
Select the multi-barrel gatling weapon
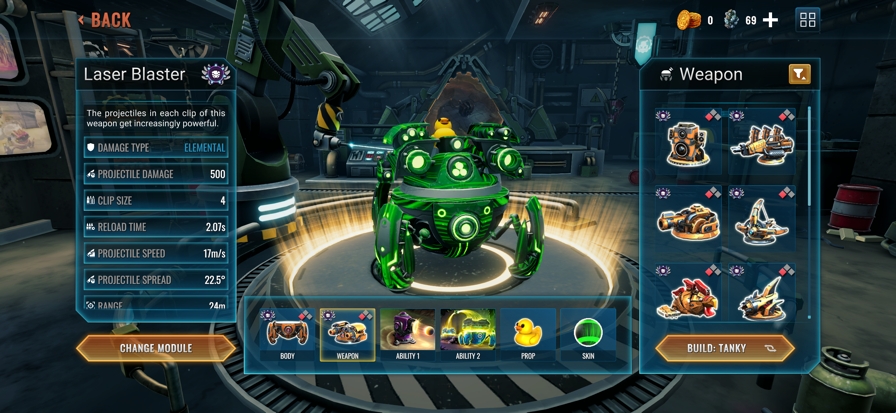pyautogui.click(x=762, y=143)
